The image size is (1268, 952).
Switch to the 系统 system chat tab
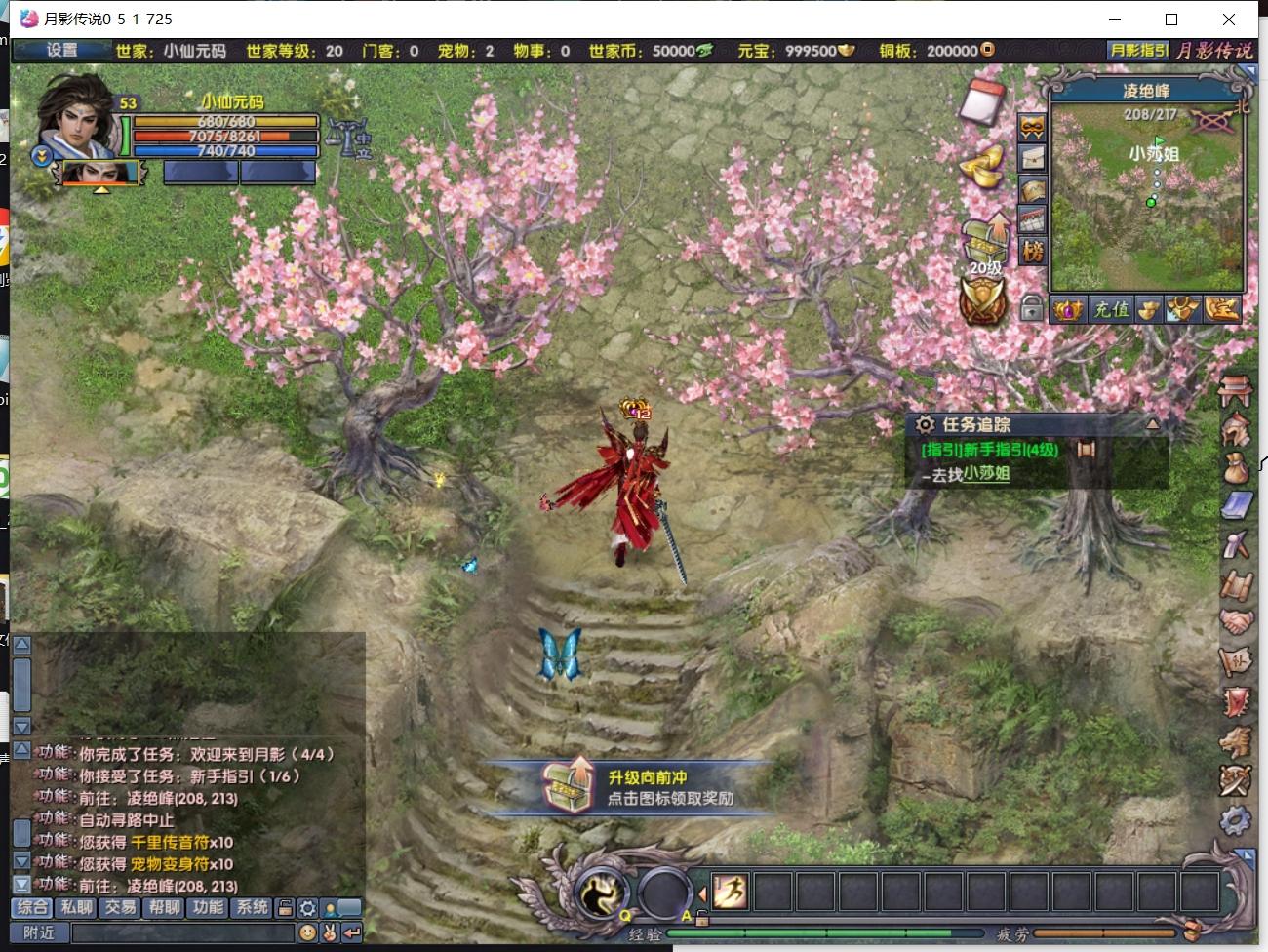(252, 907)
